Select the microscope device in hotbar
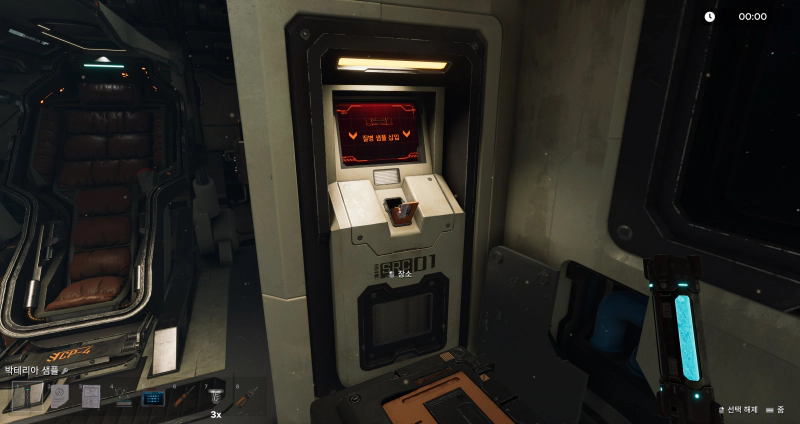Viewport: 800px width, 424px height. 122,398
